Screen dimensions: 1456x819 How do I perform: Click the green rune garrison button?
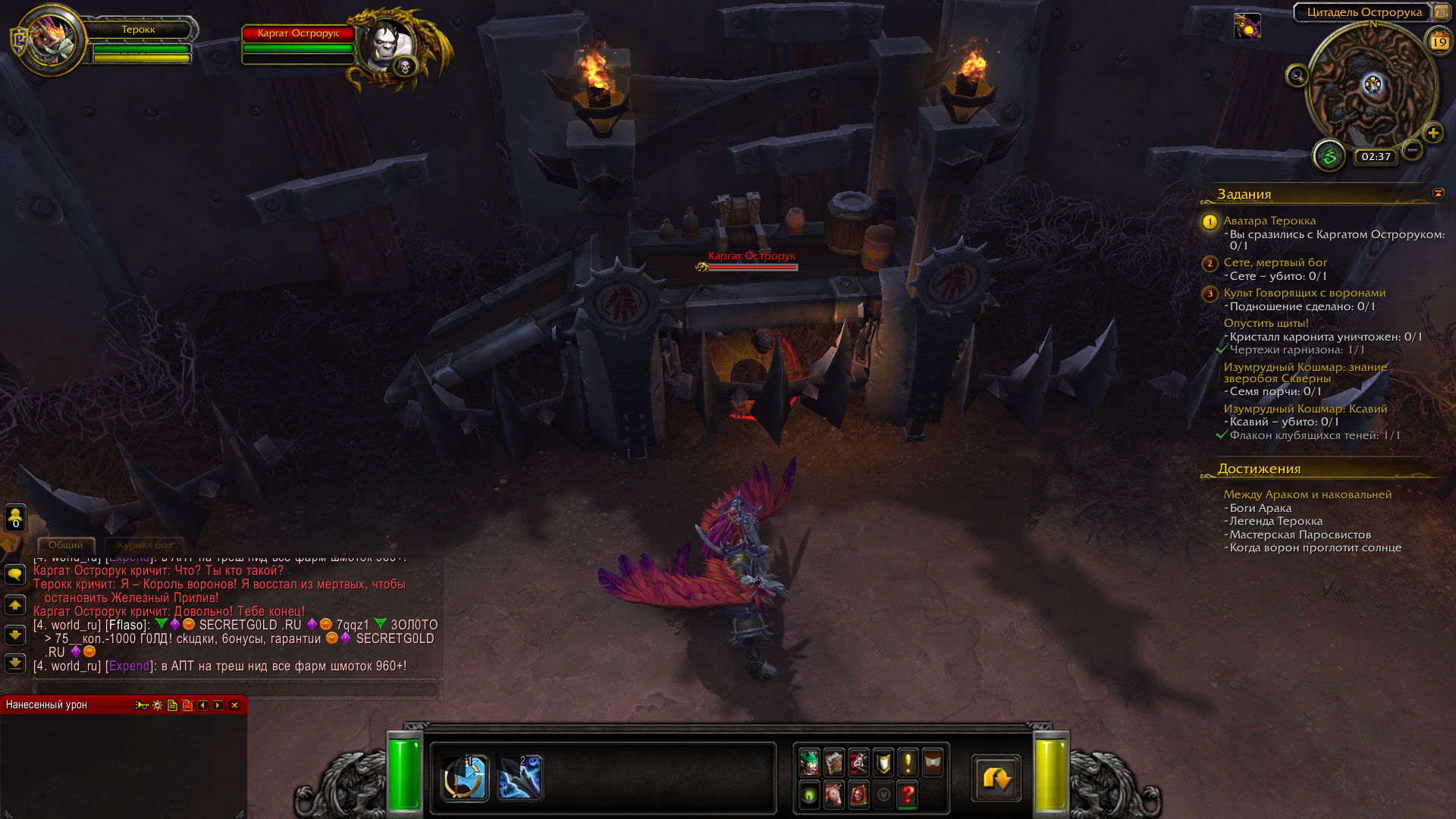tap(1329, 157)
